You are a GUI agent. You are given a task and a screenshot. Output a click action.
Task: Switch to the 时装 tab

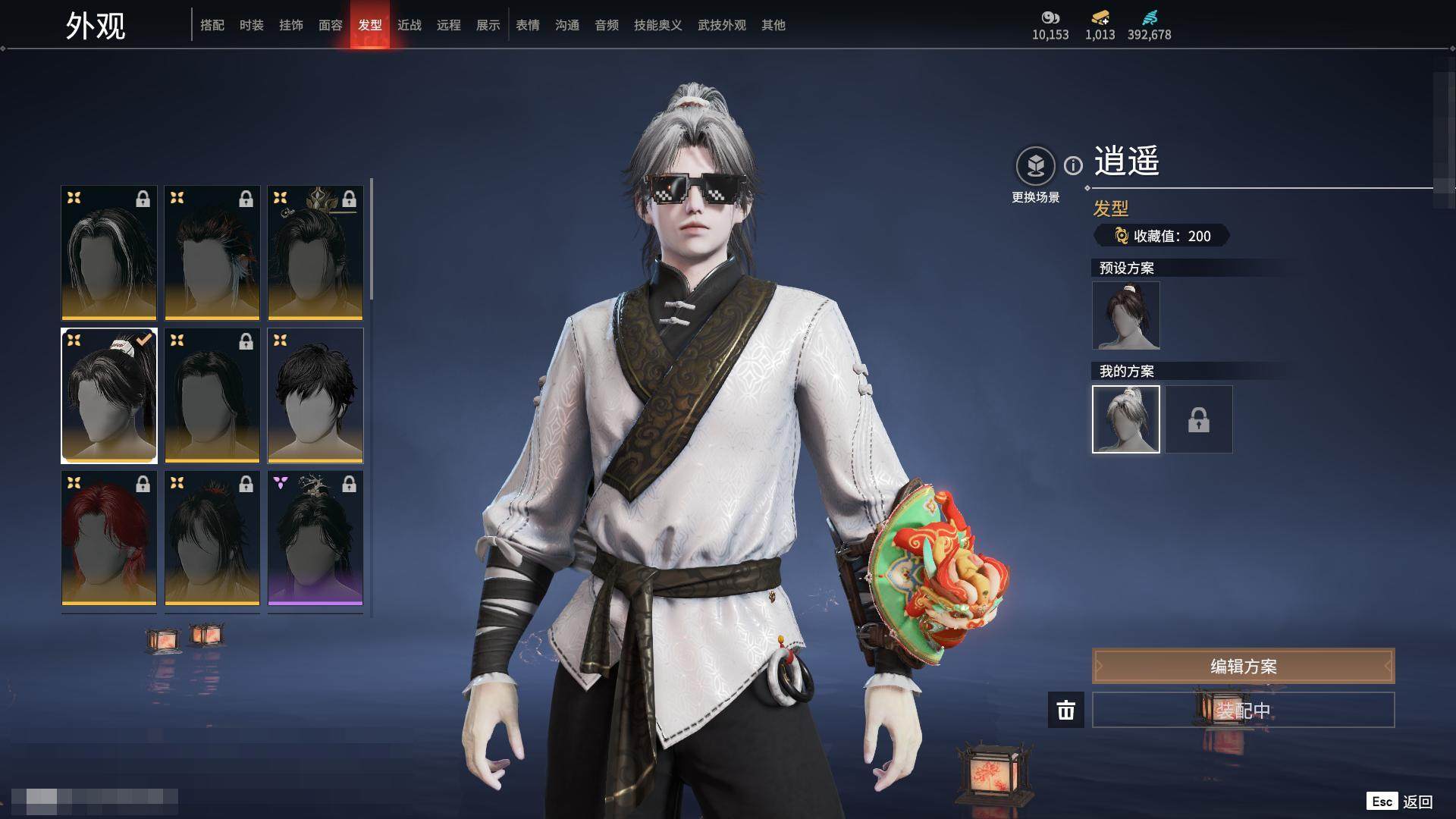pyautogui.click(x=251, y=25)
